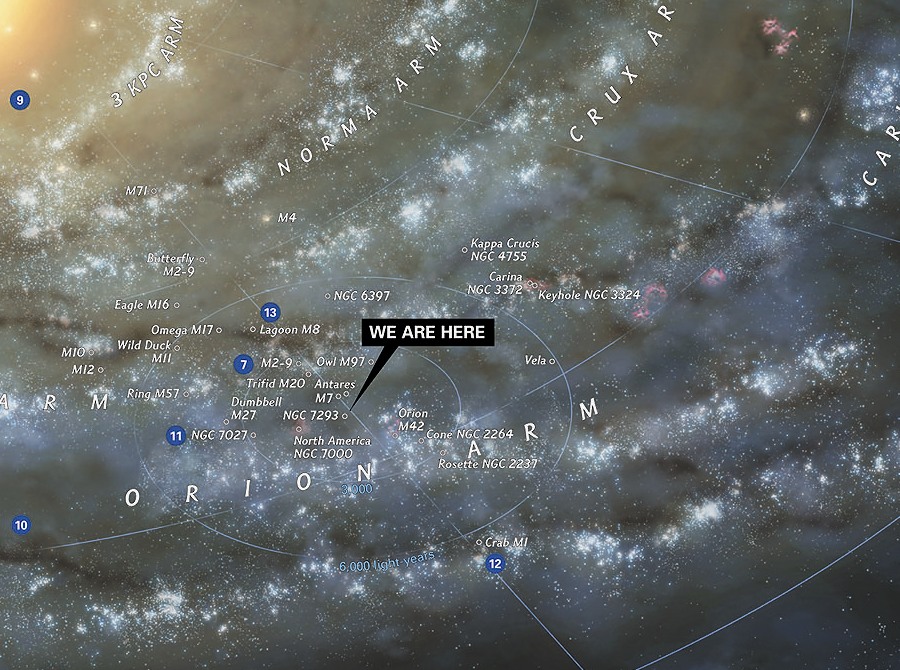
Task: Select the number 9 map marker
Action: coord(19,99)
